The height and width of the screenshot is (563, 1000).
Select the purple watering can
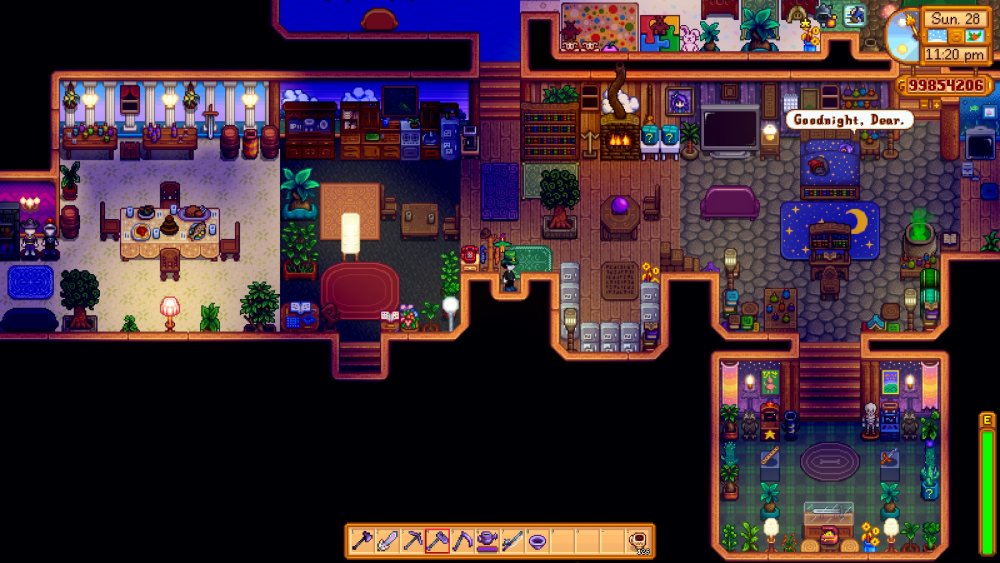(x=487, y=541)
